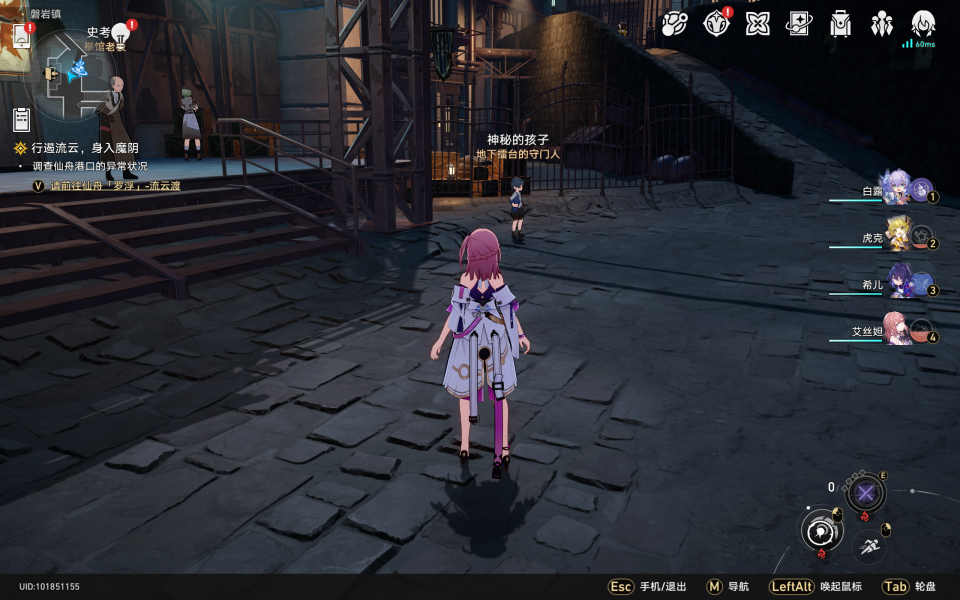This screenshot has height=600, width=960.
Task: Open the connected-circles icon in the top bar
Action: [x=675, y=23]
